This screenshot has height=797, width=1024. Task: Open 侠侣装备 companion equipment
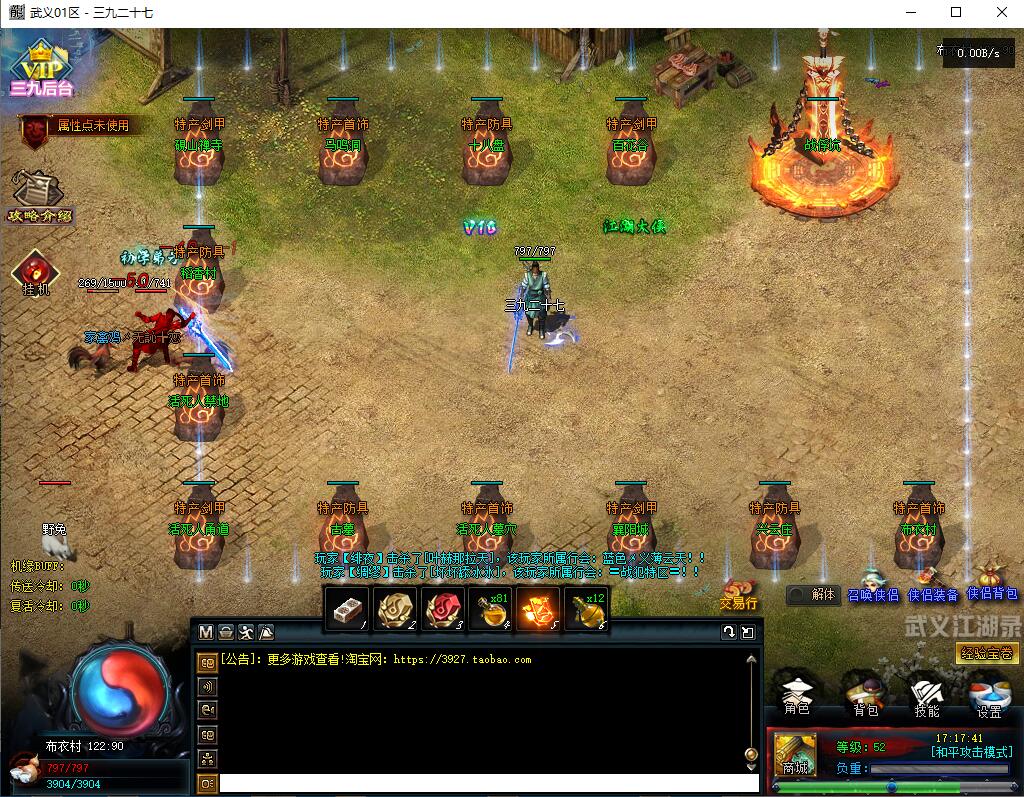point(933,585)
